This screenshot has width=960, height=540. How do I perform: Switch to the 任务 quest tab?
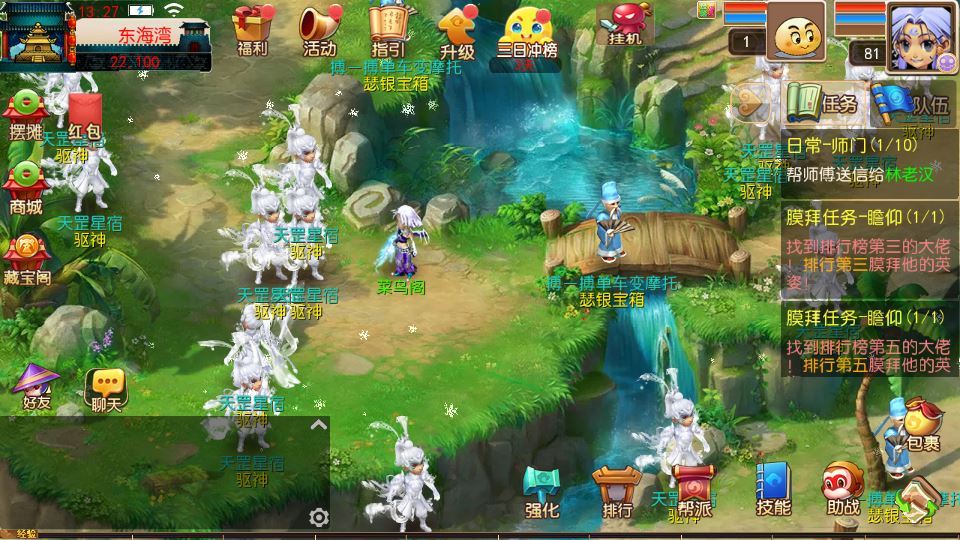[823, 103]
